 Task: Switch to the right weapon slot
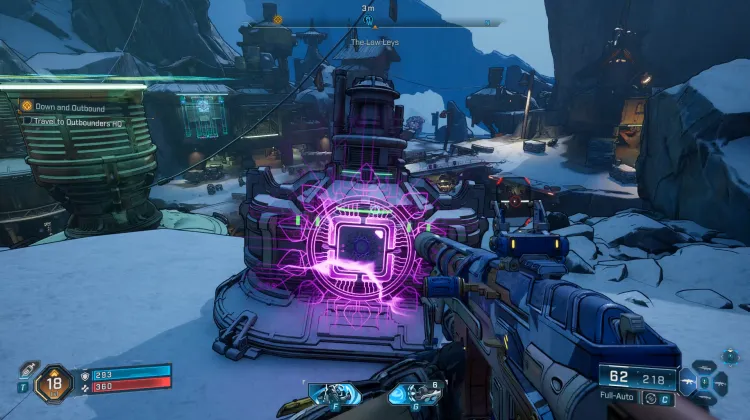click(718, 382)
